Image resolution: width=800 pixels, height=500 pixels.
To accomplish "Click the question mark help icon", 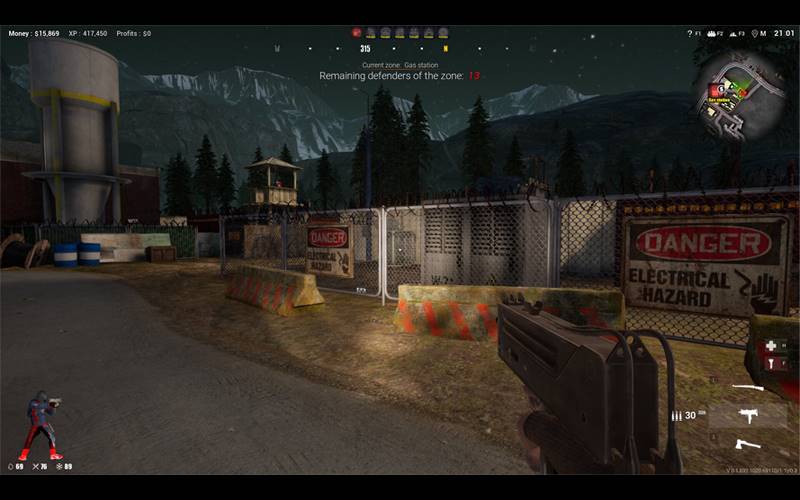I will tap(690, 34).
